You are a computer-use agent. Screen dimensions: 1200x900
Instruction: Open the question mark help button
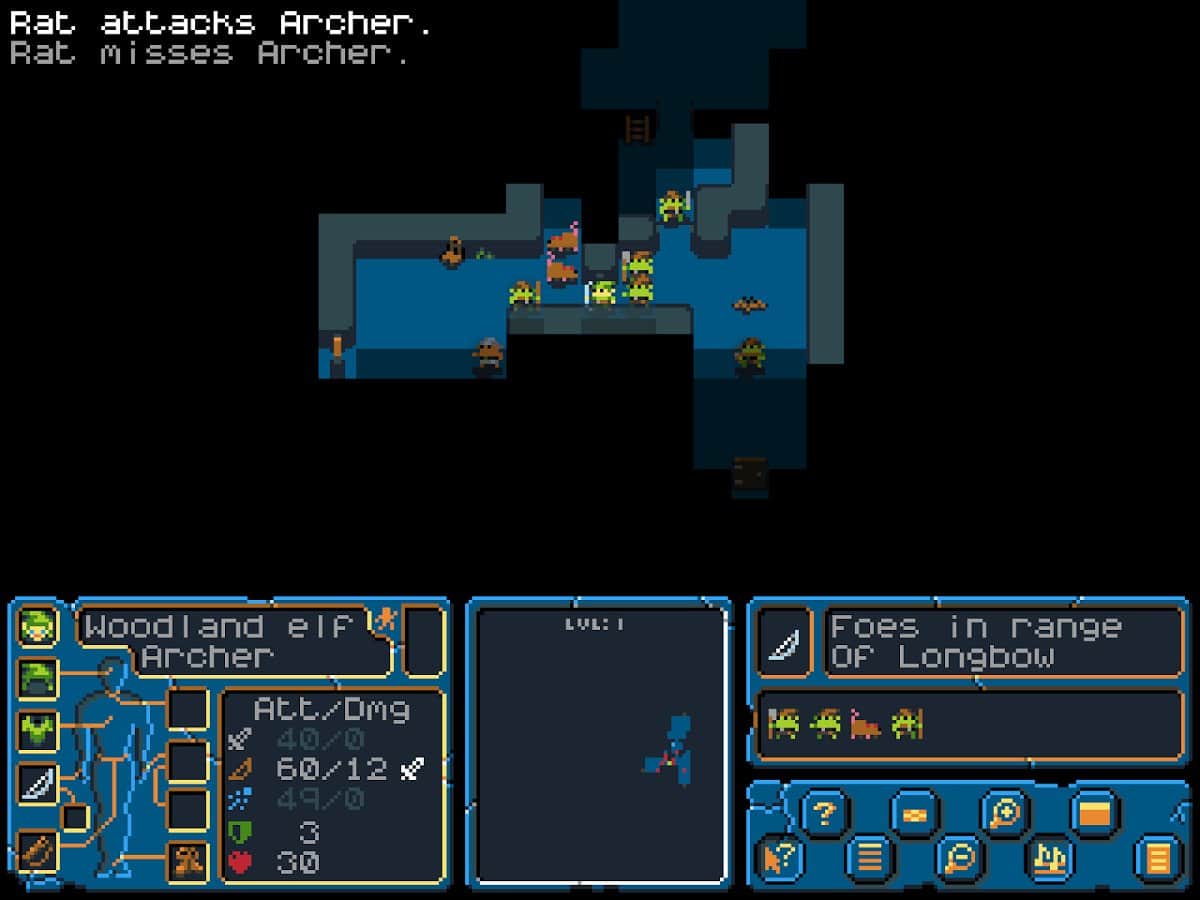click(x=825, y=812)
